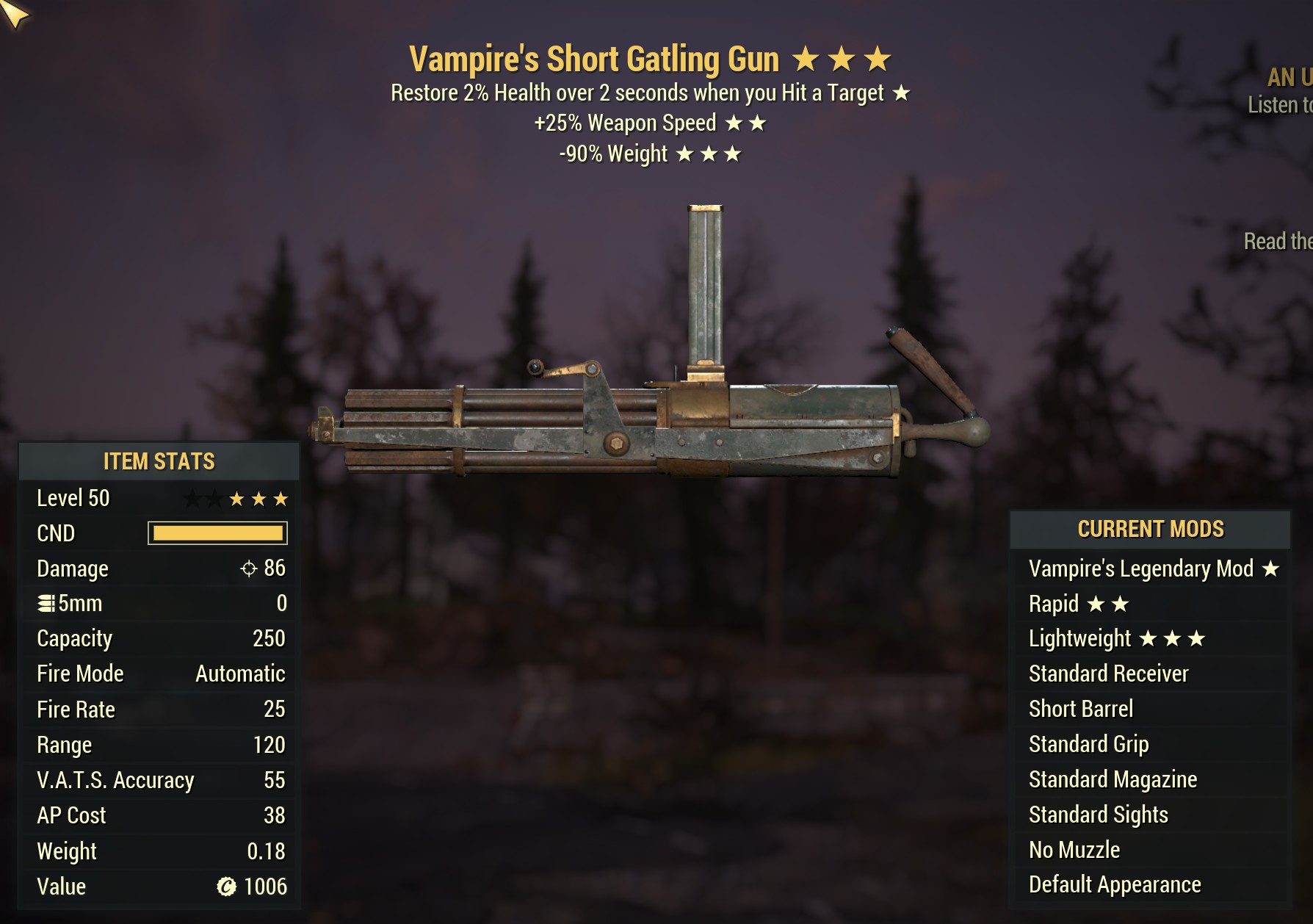Click the 5mm ammo bullets icon
The width and height of the screenshot is (1313, 924).
(46, 603)
